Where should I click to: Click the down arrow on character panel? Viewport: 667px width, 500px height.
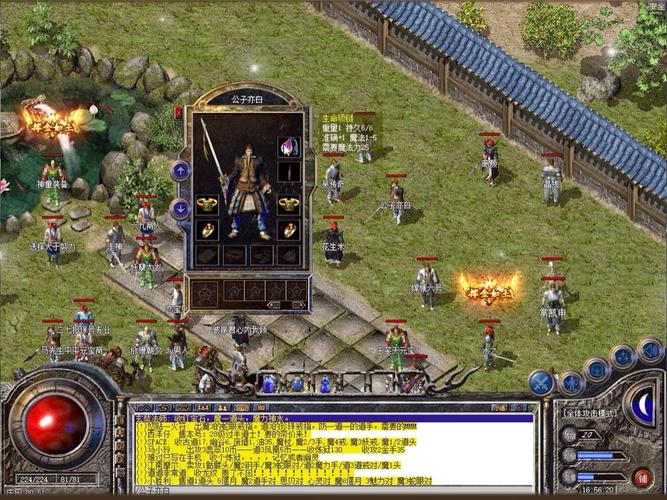tap(181, 208)
